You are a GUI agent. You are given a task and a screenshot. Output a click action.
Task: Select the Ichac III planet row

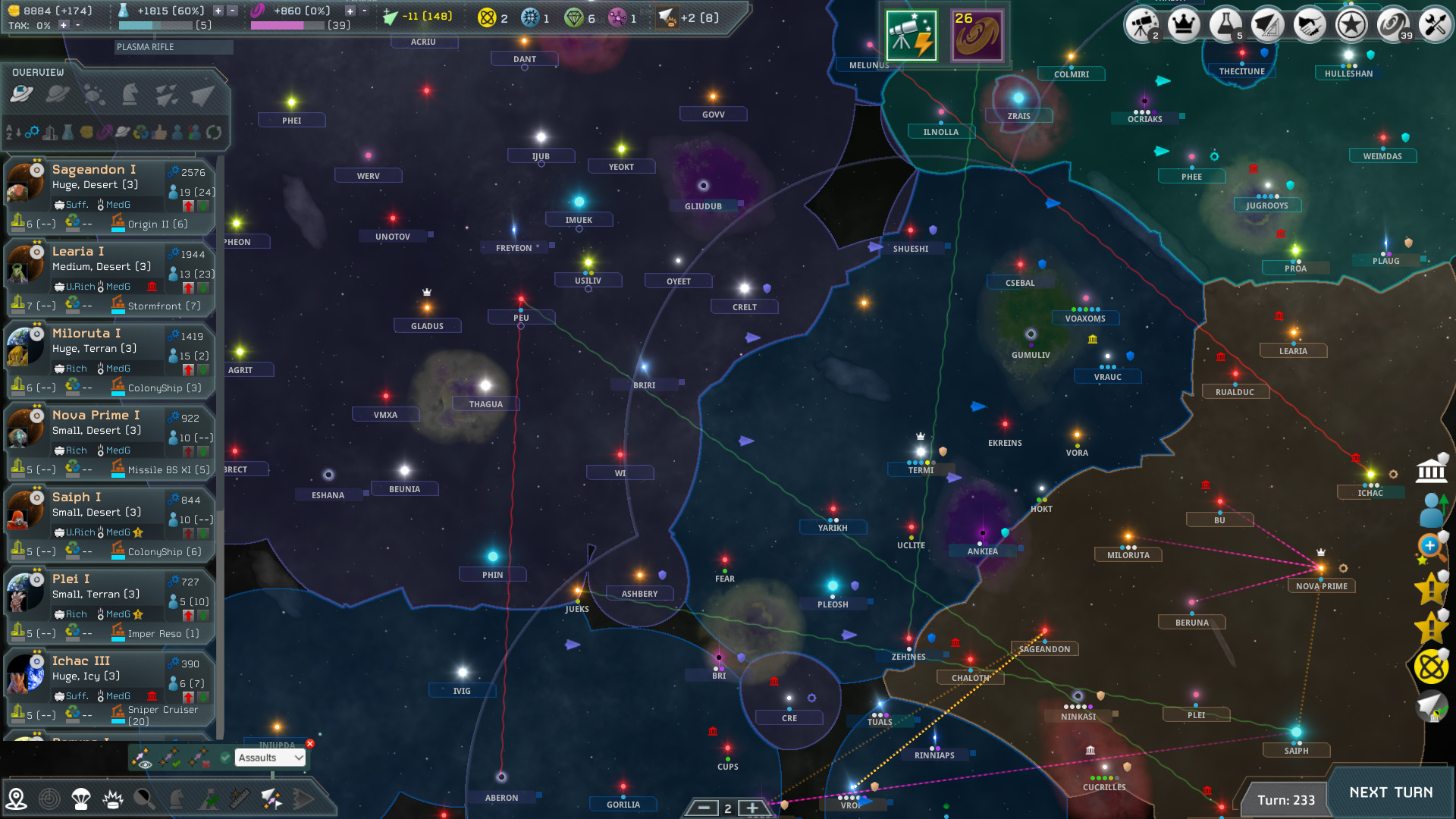(110, 689)
